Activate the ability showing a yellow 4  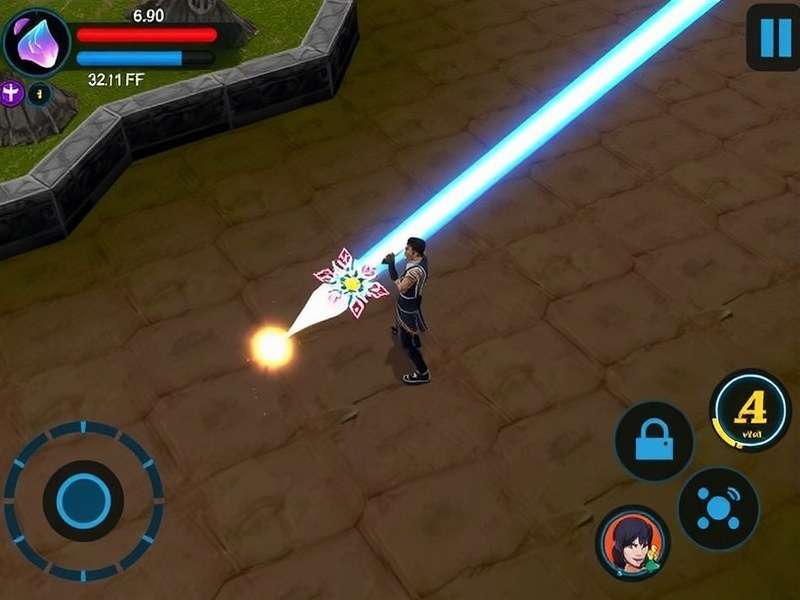[x=750, y=410]
